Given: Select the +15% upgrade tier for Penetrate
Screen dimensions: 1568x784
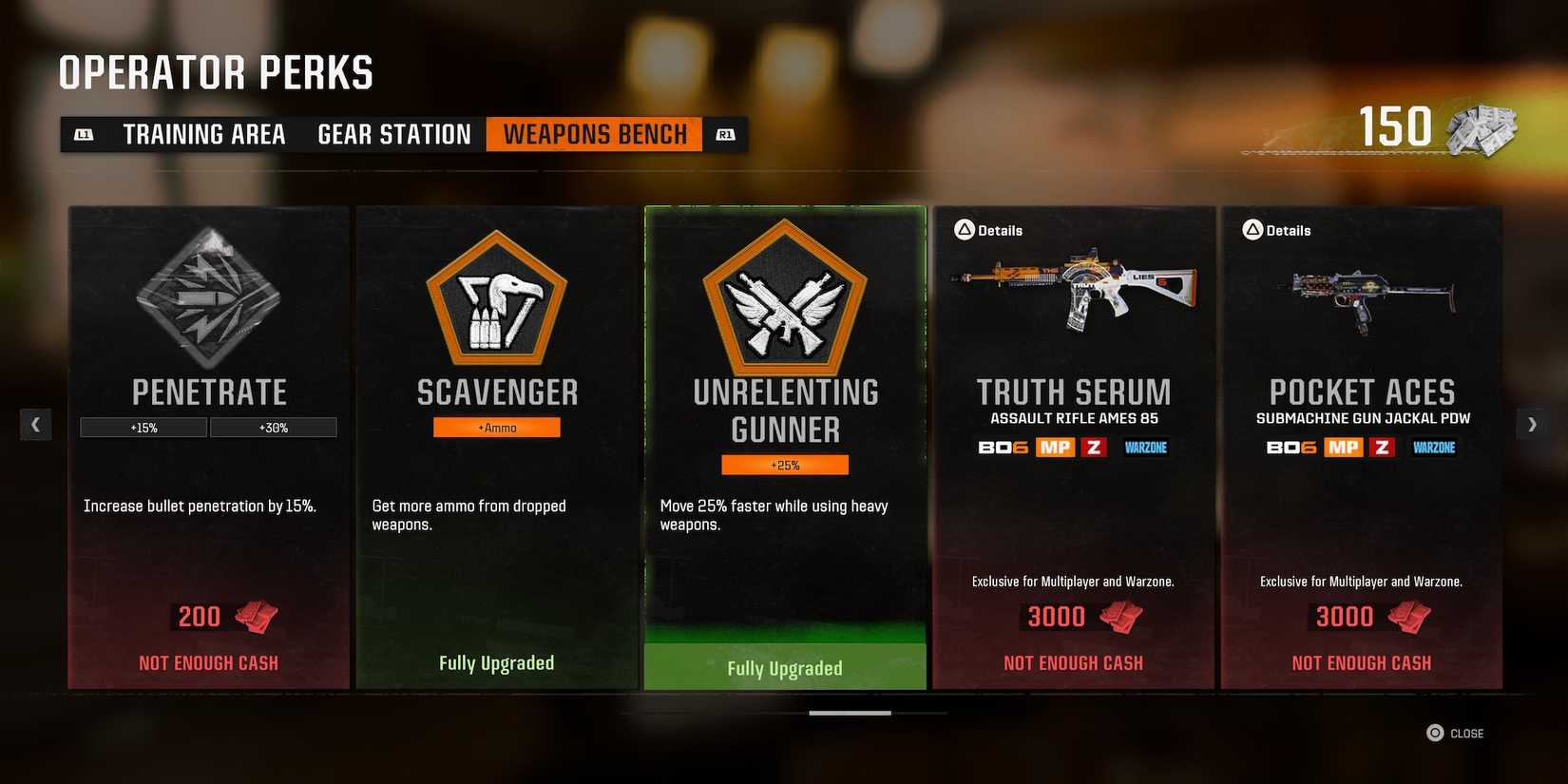Looking at the screenshot, I should (143, 427).
